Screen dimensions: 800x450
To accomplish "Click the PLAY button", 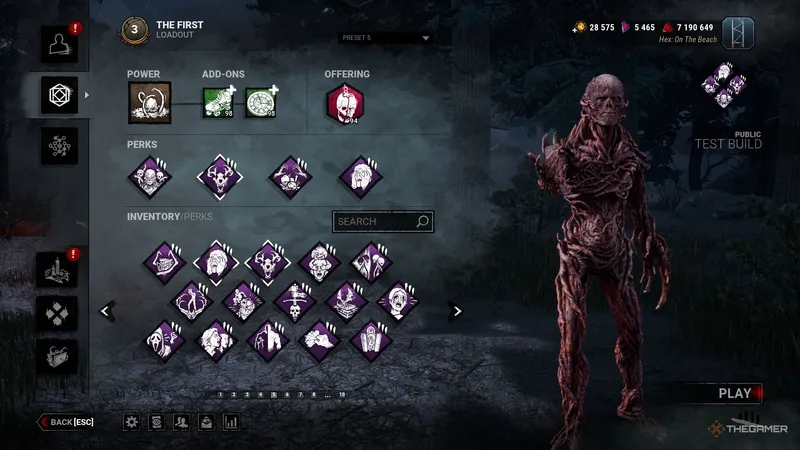I will pyautogui.click(x=735, y=393).
